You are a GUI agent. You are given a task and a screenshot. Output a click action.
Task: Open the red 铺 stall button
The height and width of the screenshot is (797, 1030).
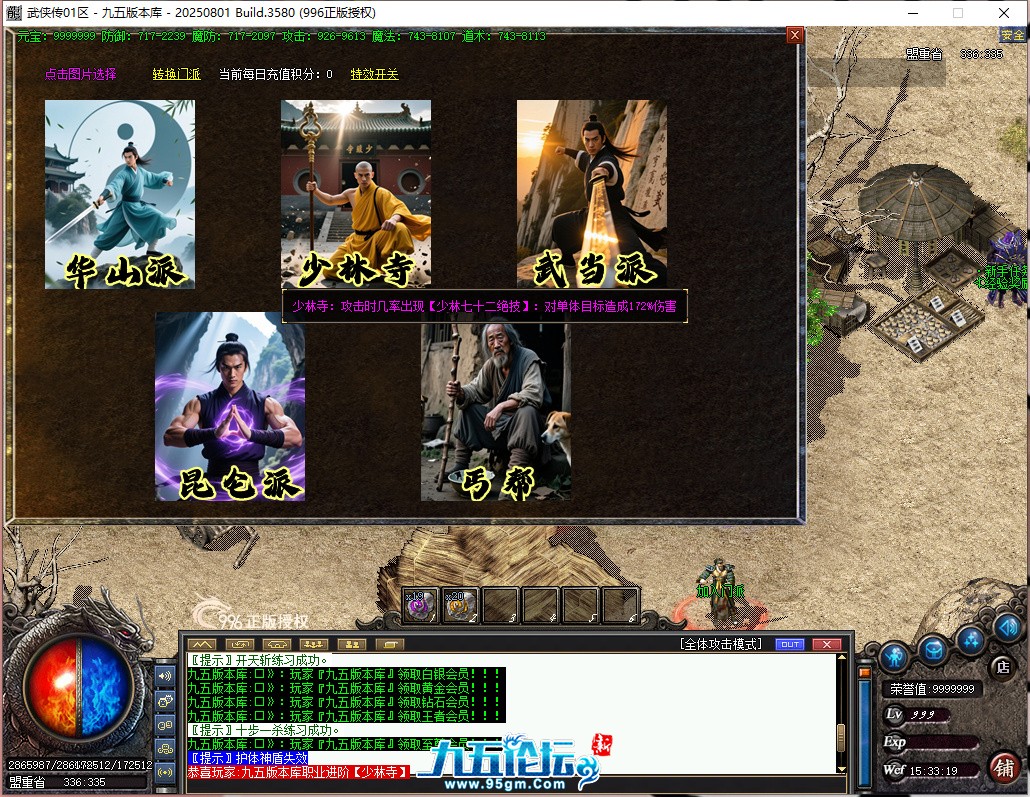(1004, 767)
